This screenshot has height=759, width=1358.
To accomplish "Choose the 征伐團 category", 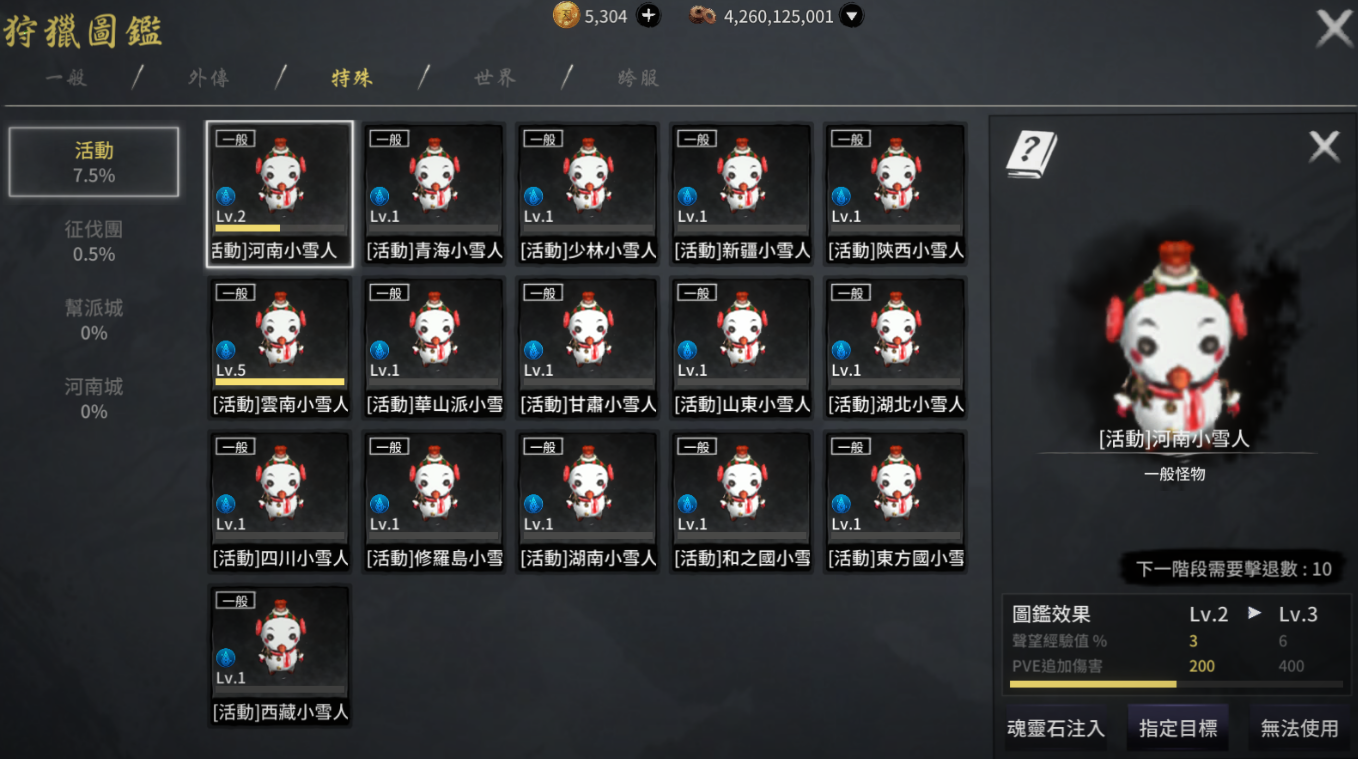I will pos(94,241).
